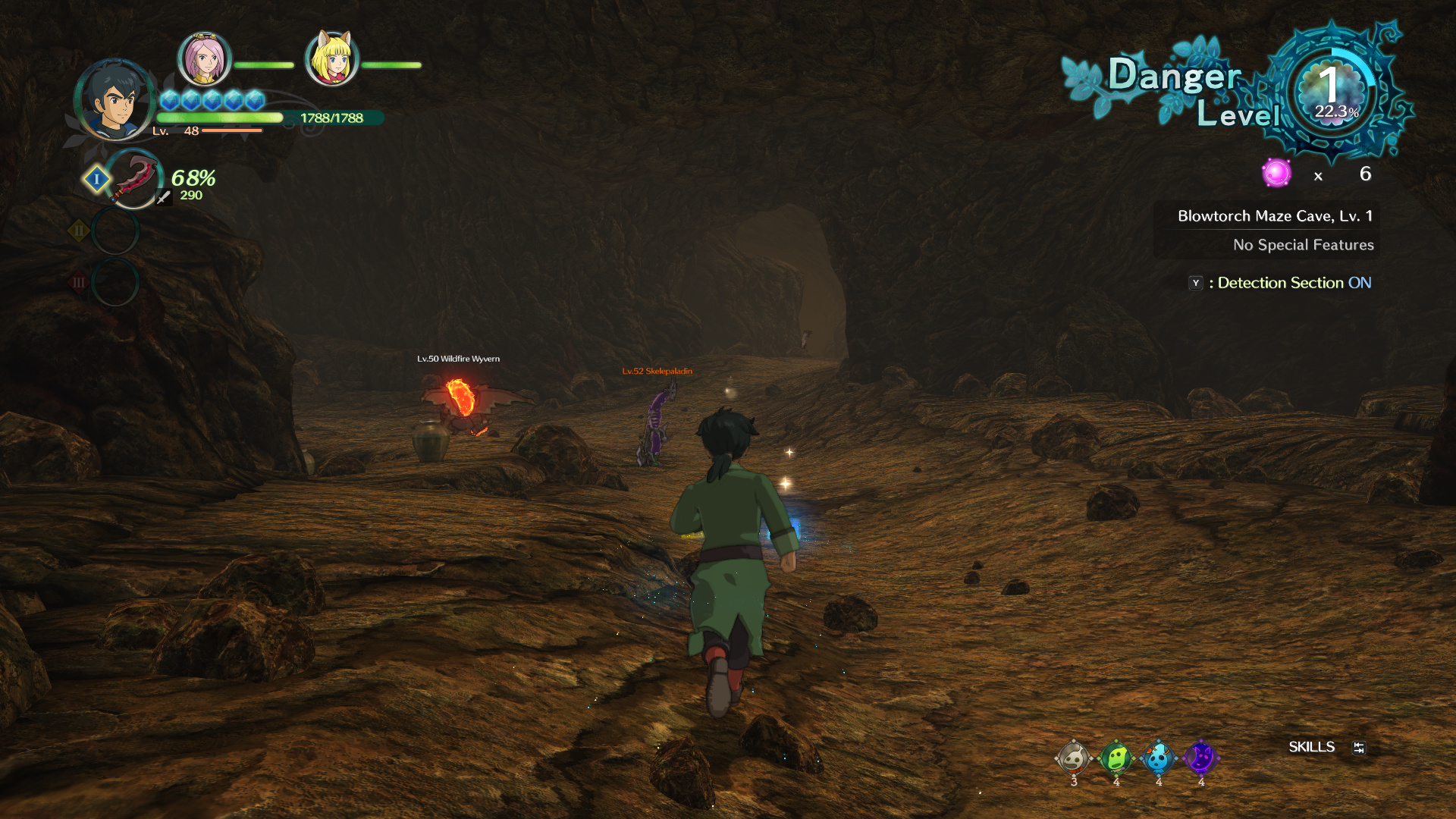Click the Blowtorch Maze Cave location label
Screen dimensions: 1456x819
(1274, 216)
